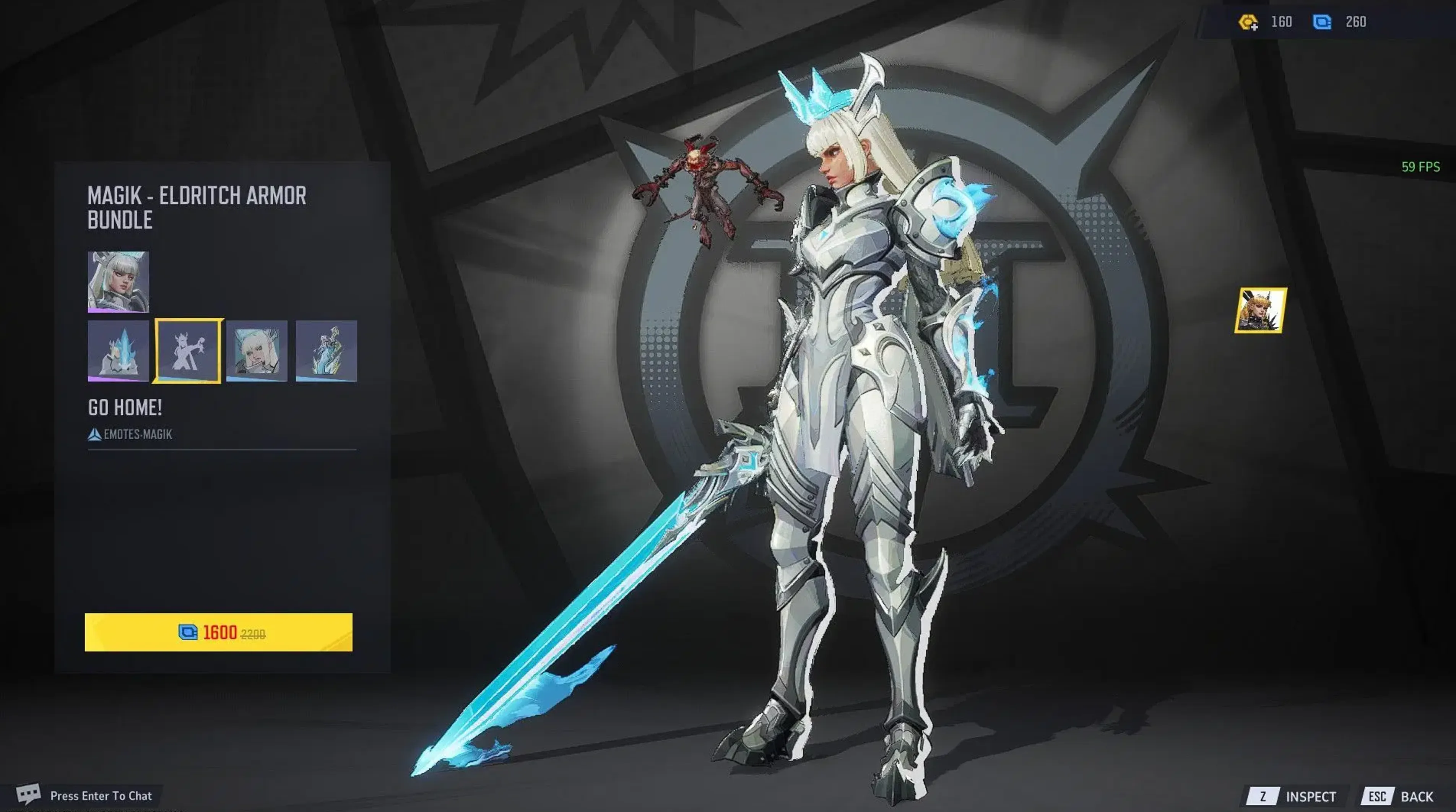Click the gold Lattice currency plus icon
Image resolution: width=1456 pixels, height=812 pixels.
1248,21
